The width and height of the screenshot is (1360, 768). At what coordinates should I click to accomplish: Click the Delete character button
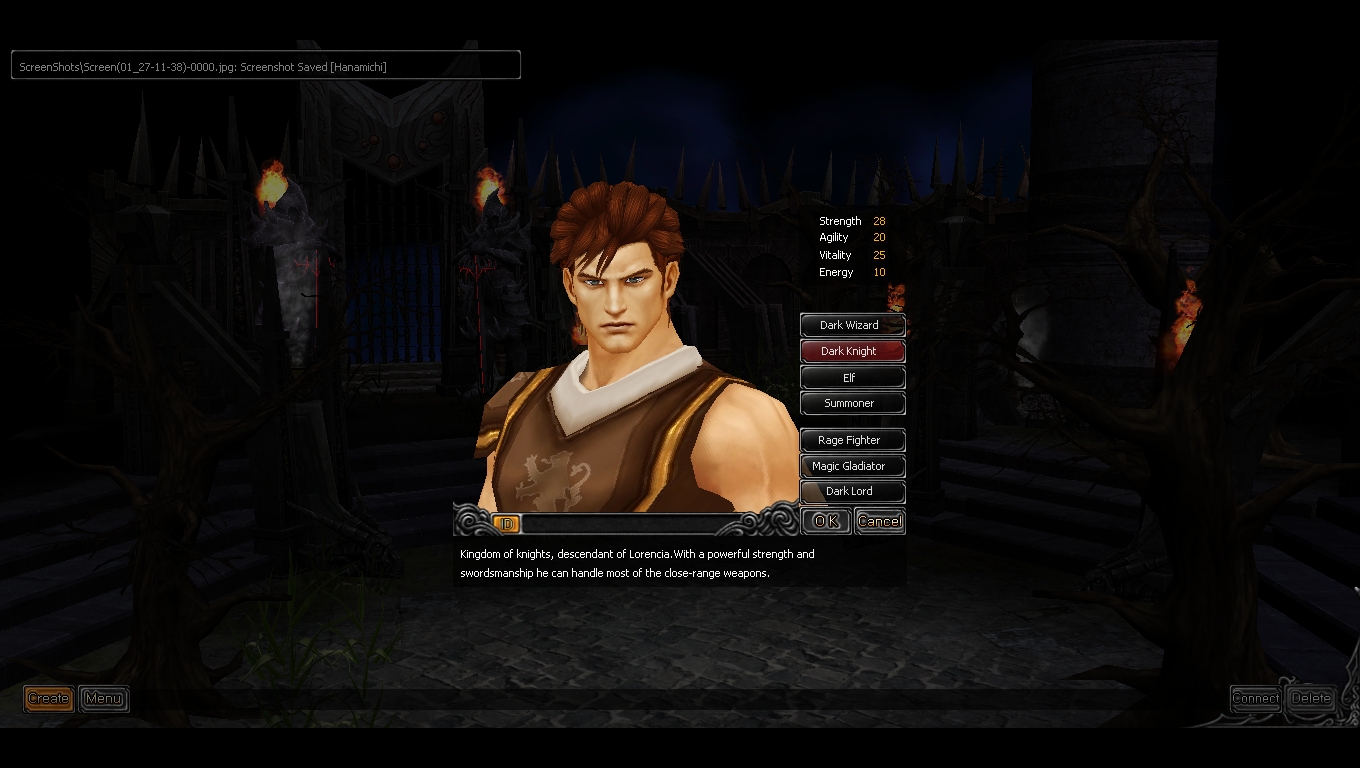[1311, 698]
